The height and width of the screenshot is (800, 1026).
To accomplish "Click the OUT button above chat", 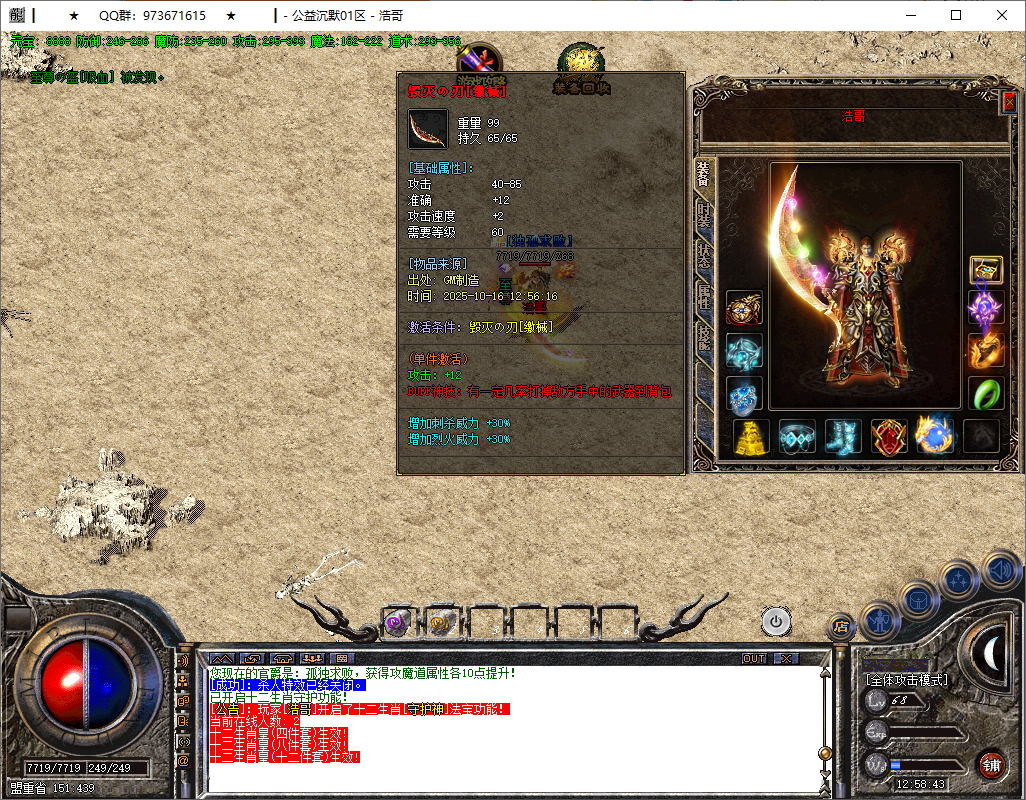I will click(x=754, y=658).
